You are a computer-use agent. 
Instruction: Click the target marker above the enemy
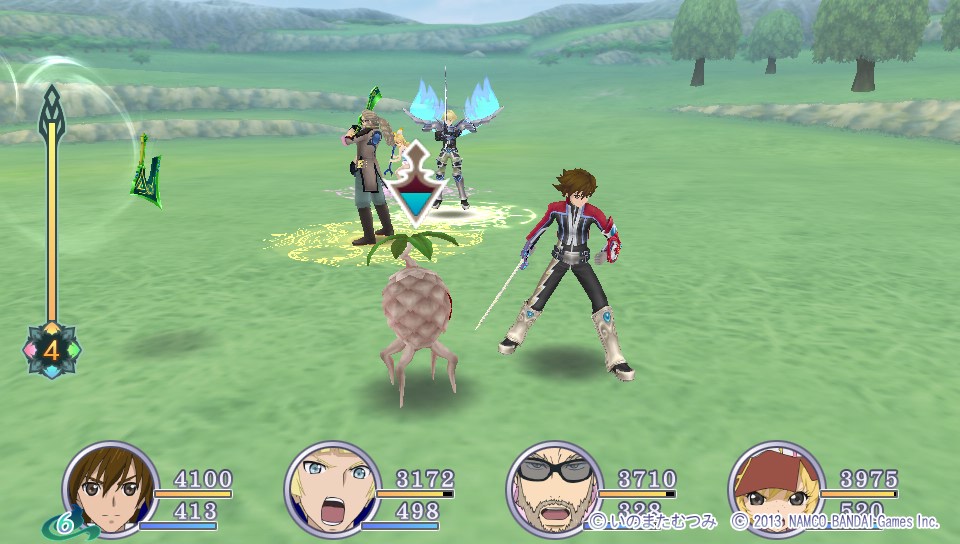[x=417, y=184]
